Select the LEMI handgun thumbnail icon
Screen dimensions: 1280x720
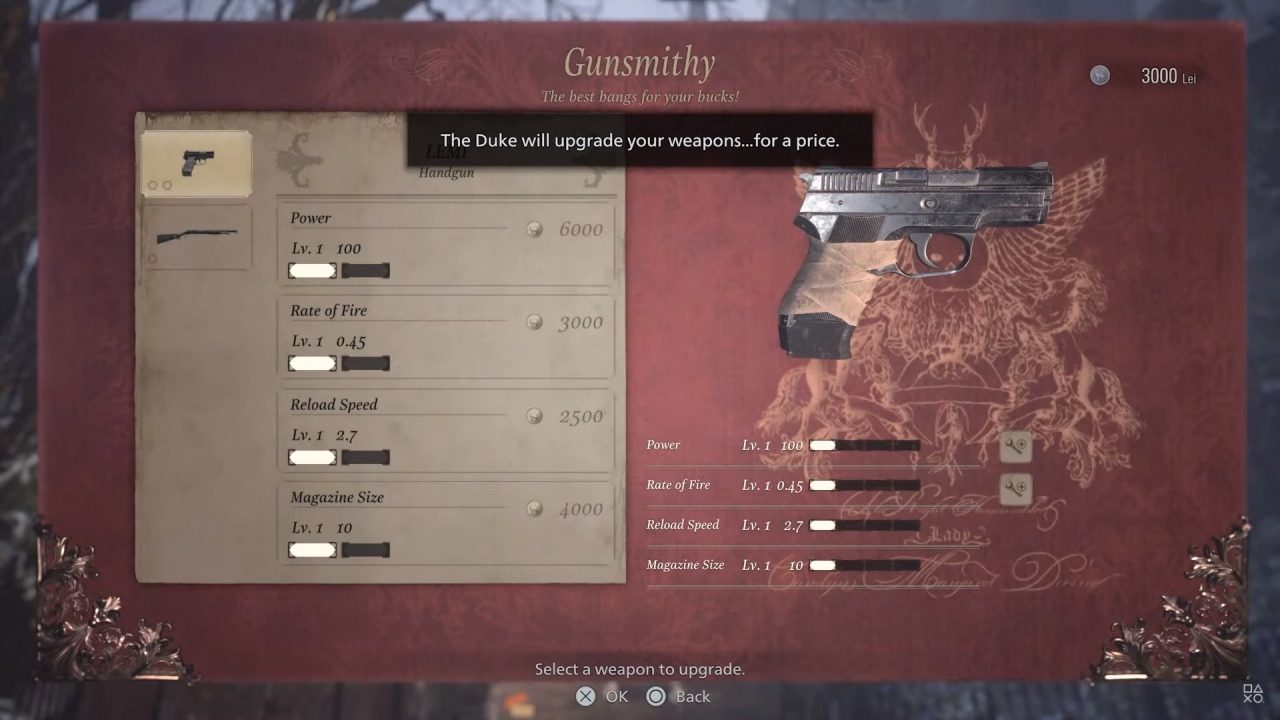click(197, 163)
